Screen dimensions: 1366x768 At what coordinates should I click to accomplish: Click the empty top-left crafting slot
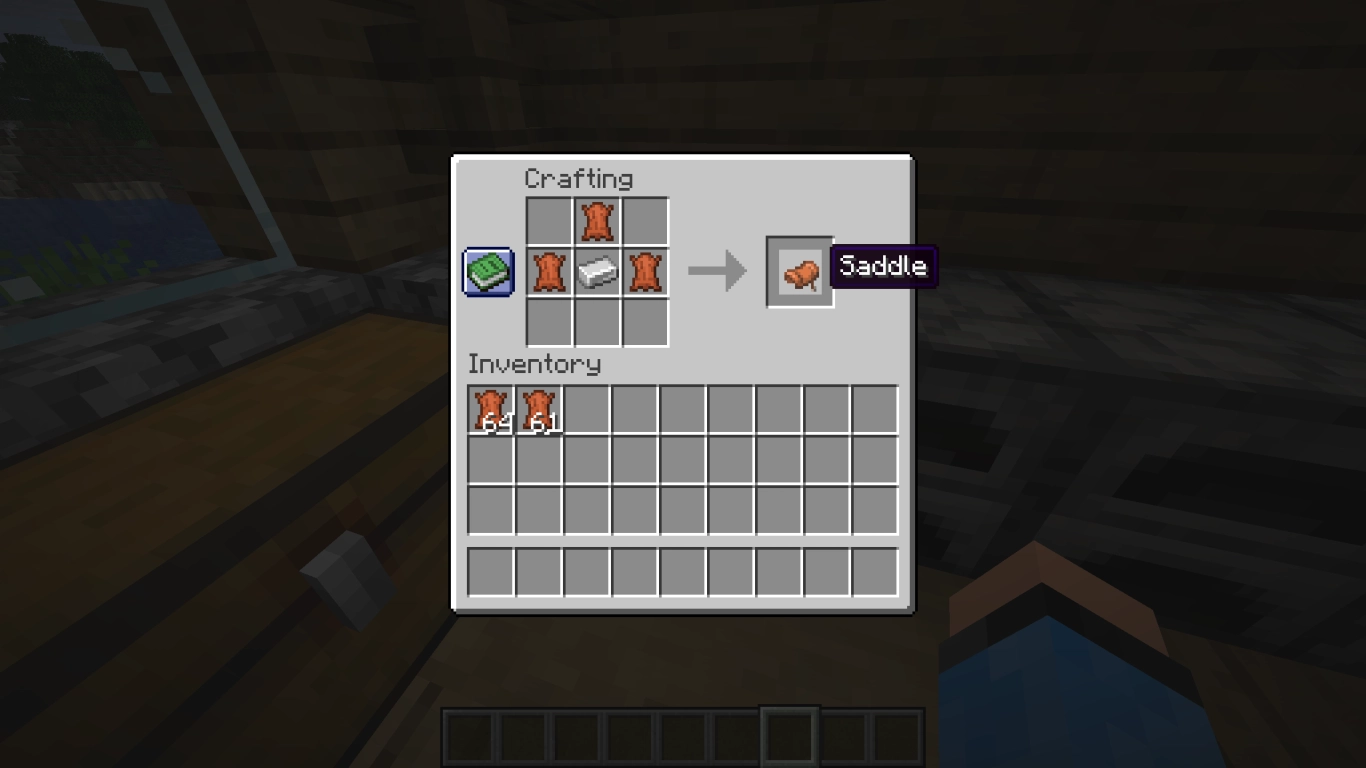pos(546,221)
